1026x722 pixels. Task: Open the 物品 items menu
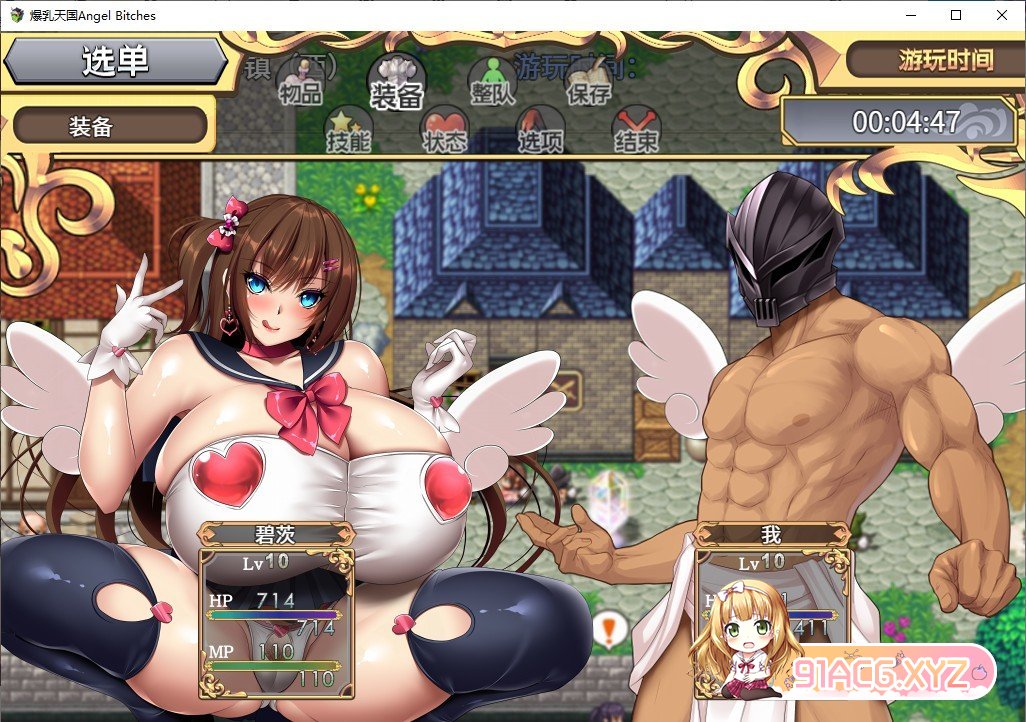coord(300,82)
